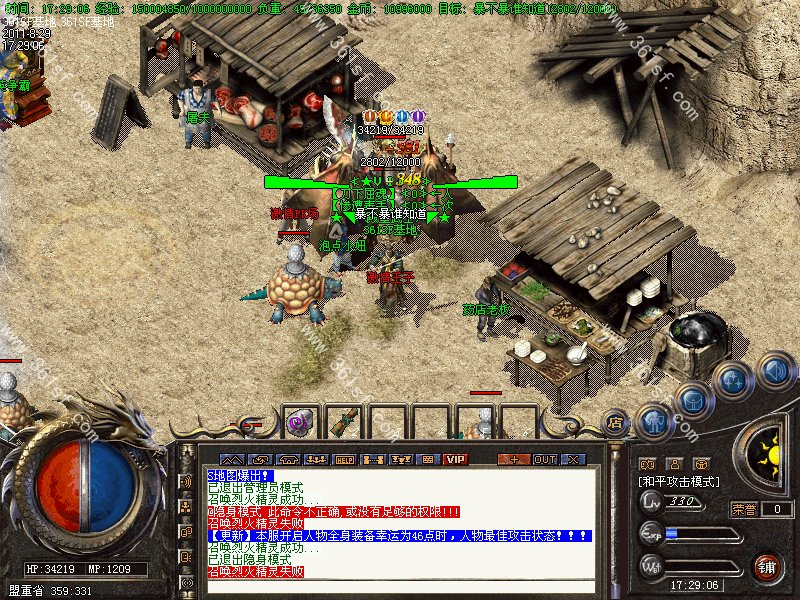Select the green bundle belt slot

[342, 423]
